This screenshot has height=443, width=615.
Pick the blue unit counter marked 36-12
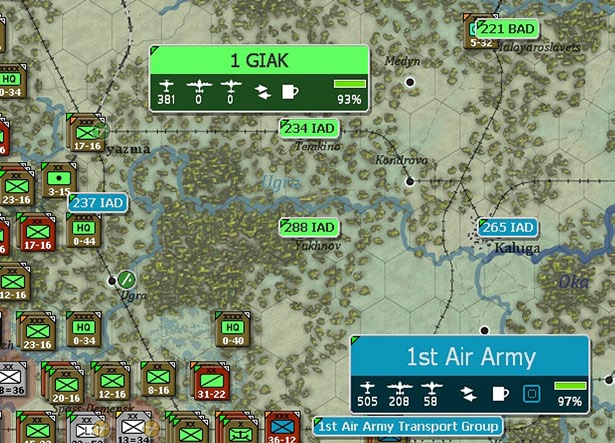(x=279, y=427)
